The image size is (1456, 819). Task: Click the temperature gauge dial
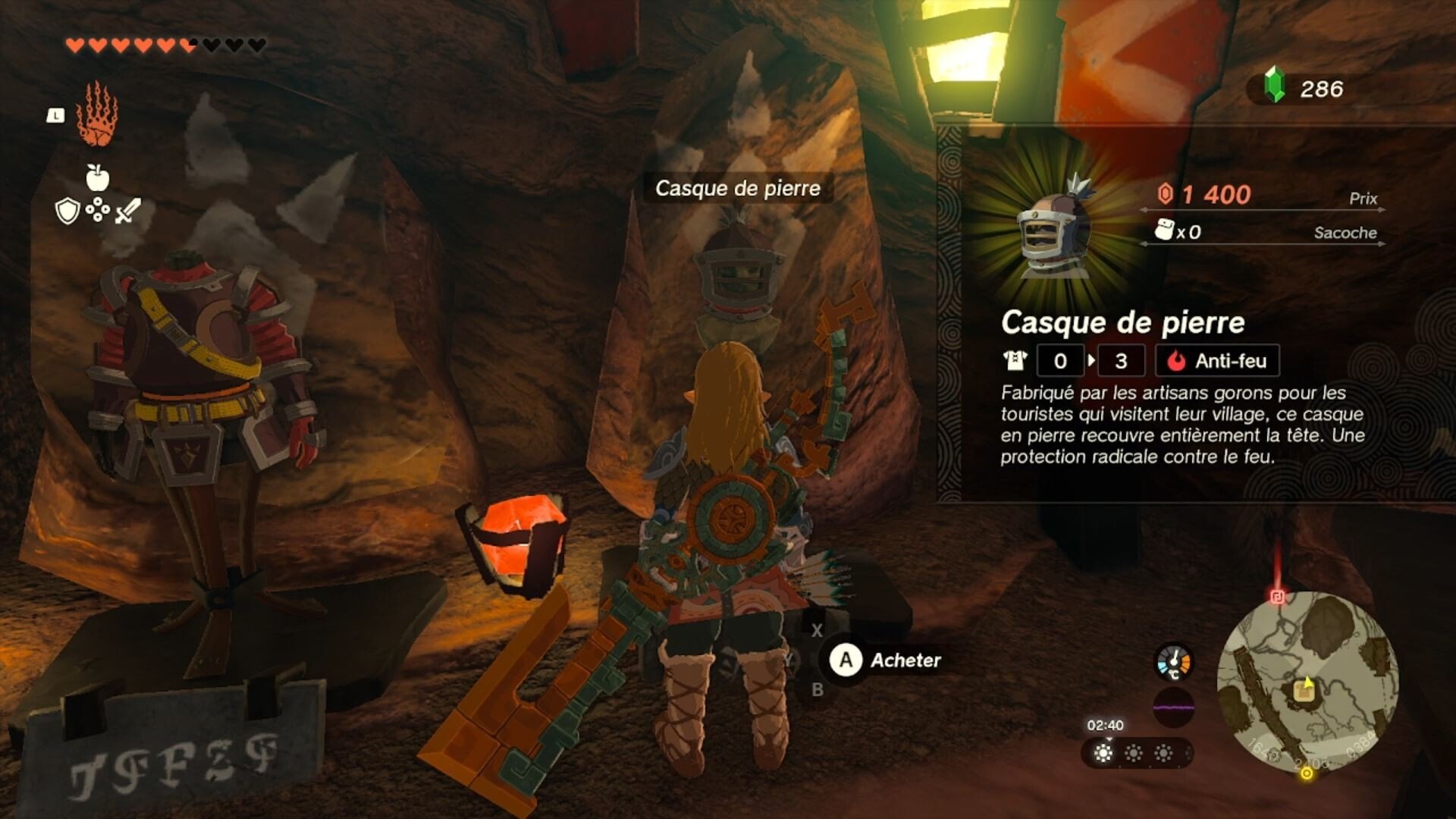pos(1172,663)
